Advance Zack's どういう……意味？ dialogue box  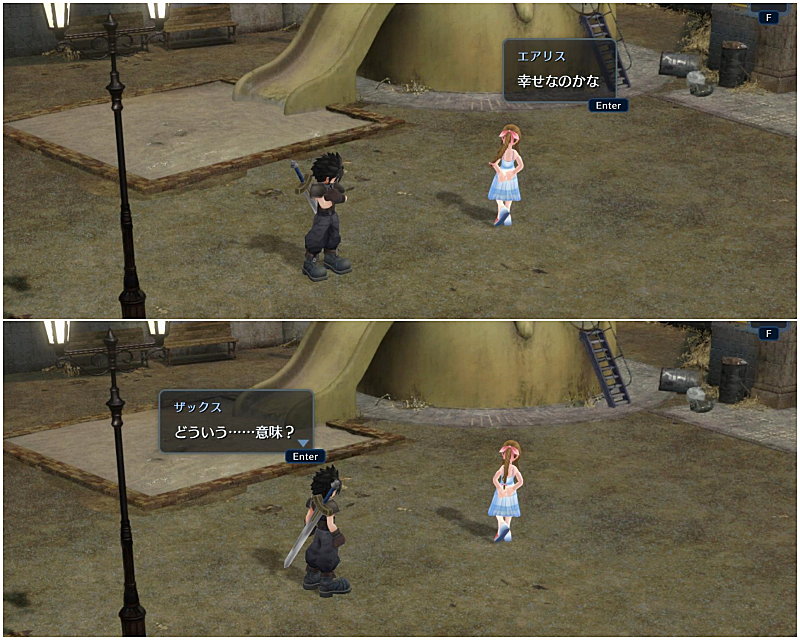tap(305, 456)
